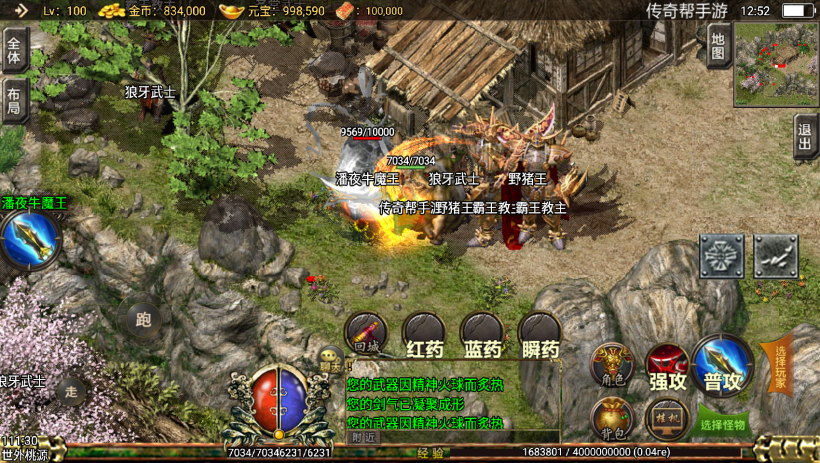The width and height of the screenshot is (820, 463).
Task: Choose 选择玩家 to target a player
Action: pyautogui.click(x=780, y=367)
